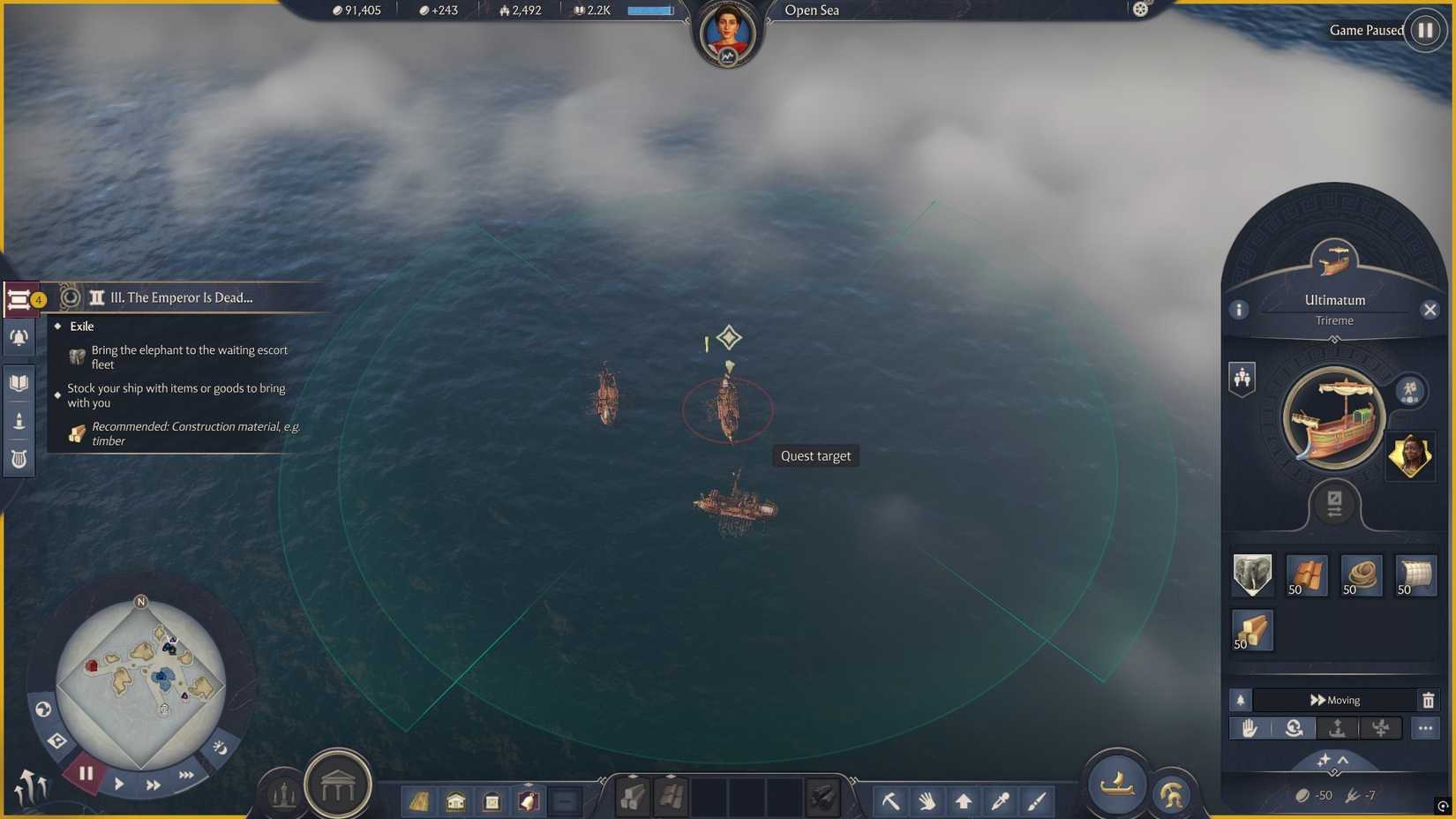The width and height of the screenshot is (1456, 819).
Task: Select the demolish pickaxe tool
Action: pos(890,800)
